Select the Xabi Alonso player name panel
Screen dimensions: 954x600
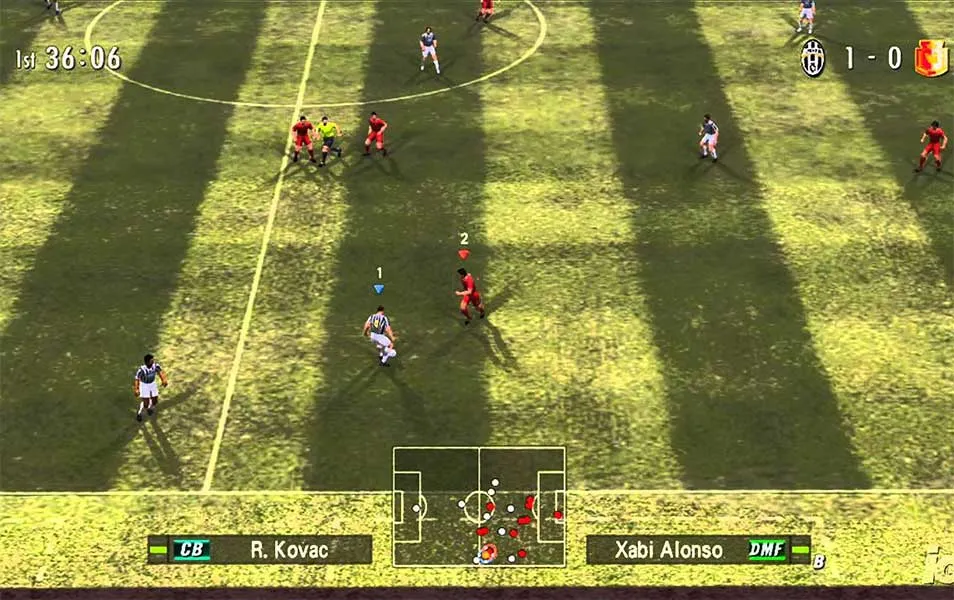coord(697,550)
